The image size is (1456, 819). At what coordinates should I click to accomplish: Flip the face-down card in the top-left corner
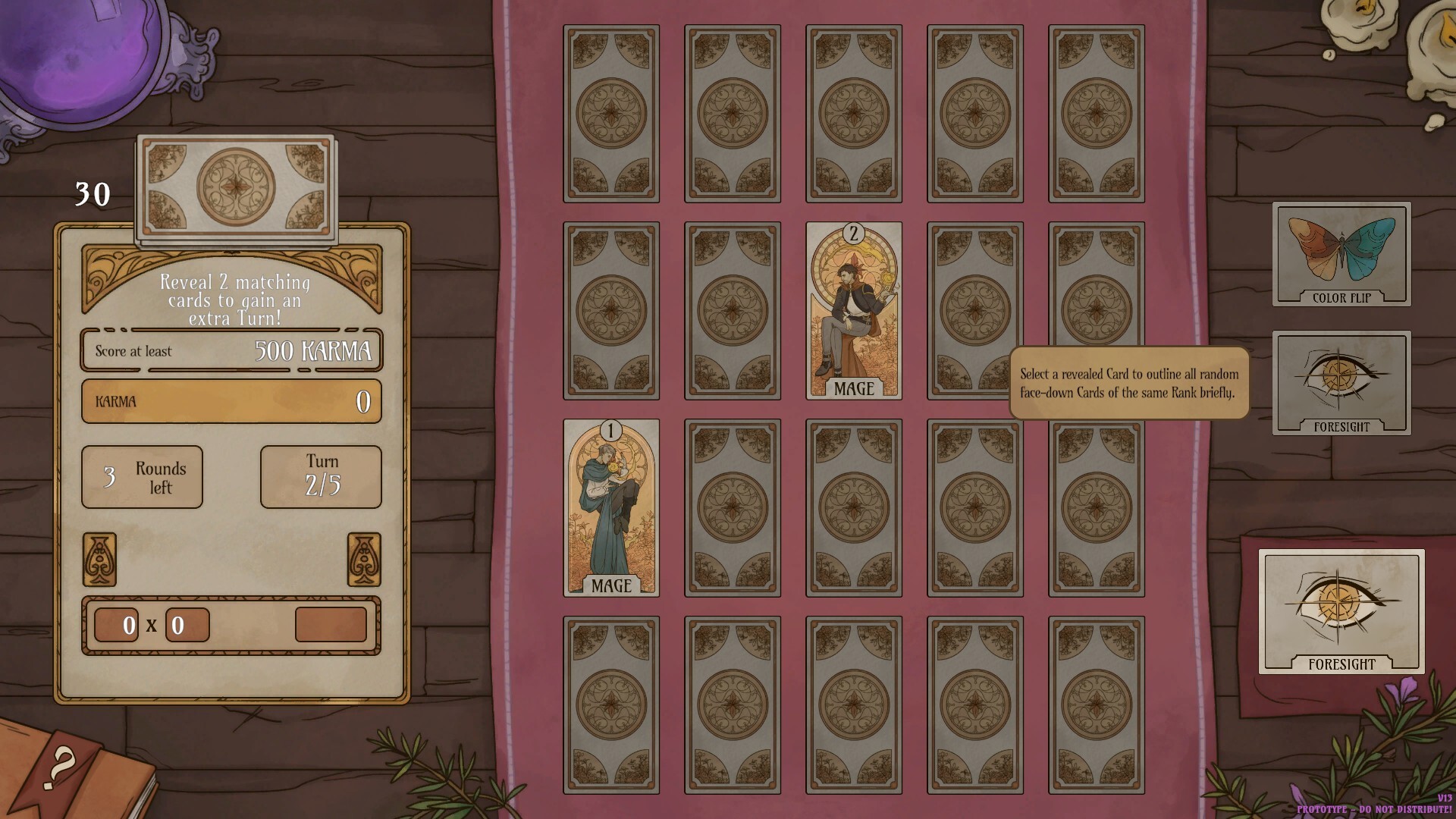point(611,114)
